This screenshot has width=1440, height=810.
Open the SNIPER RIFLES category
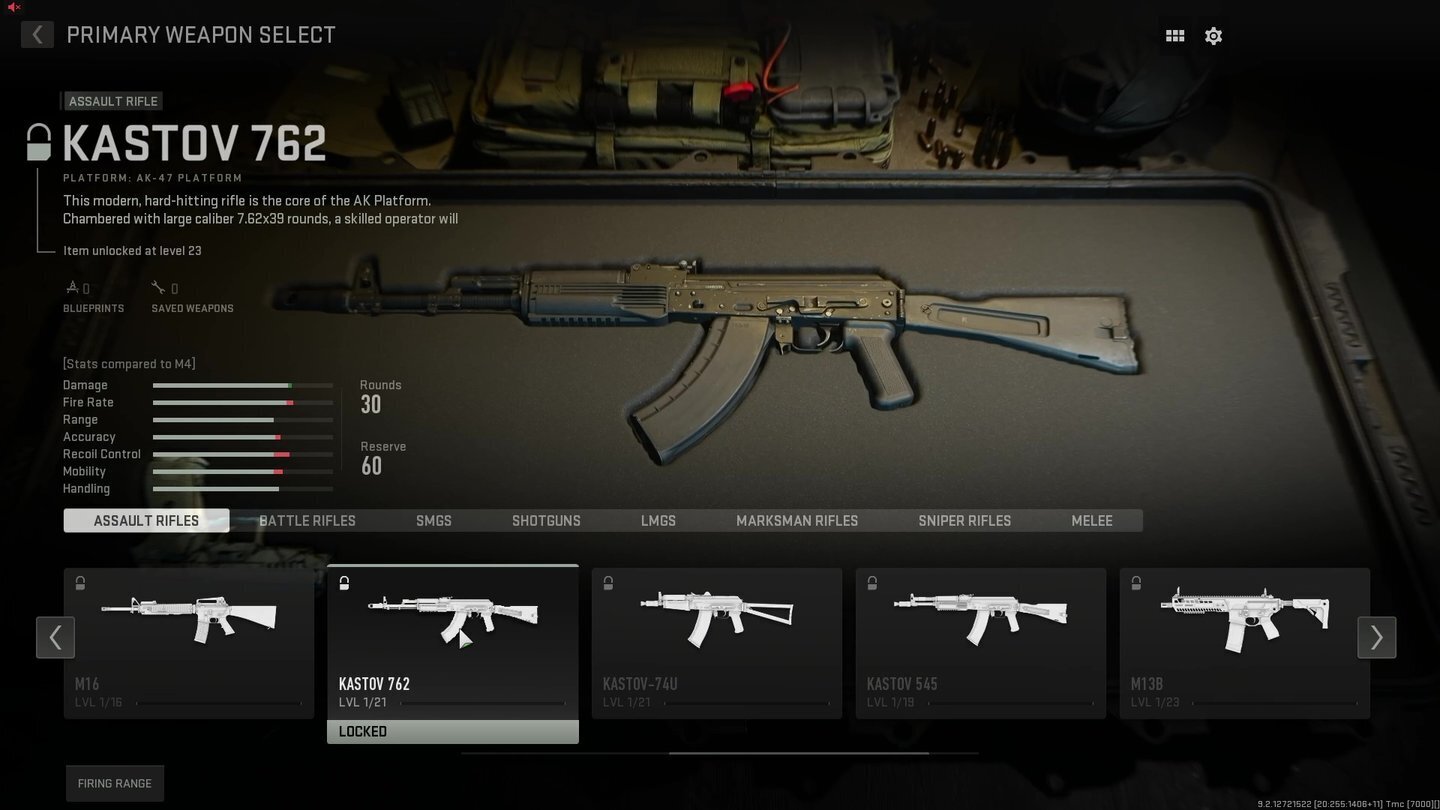click(964, 520)
